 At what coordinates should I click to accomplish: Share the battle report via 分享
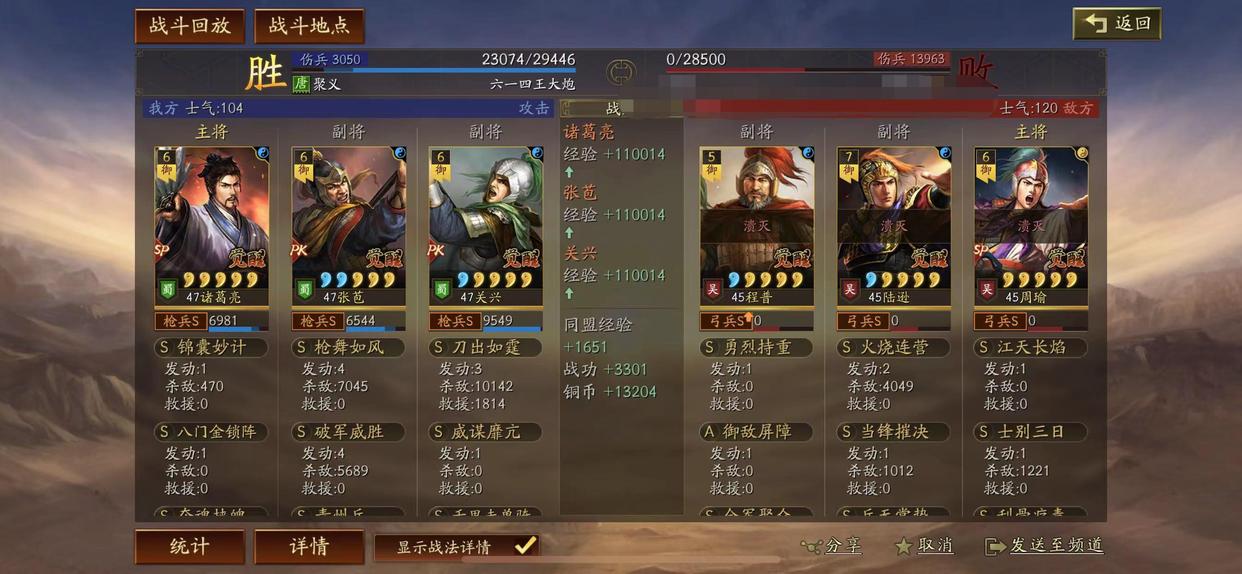pyautogui.click(x=831, y=546)
